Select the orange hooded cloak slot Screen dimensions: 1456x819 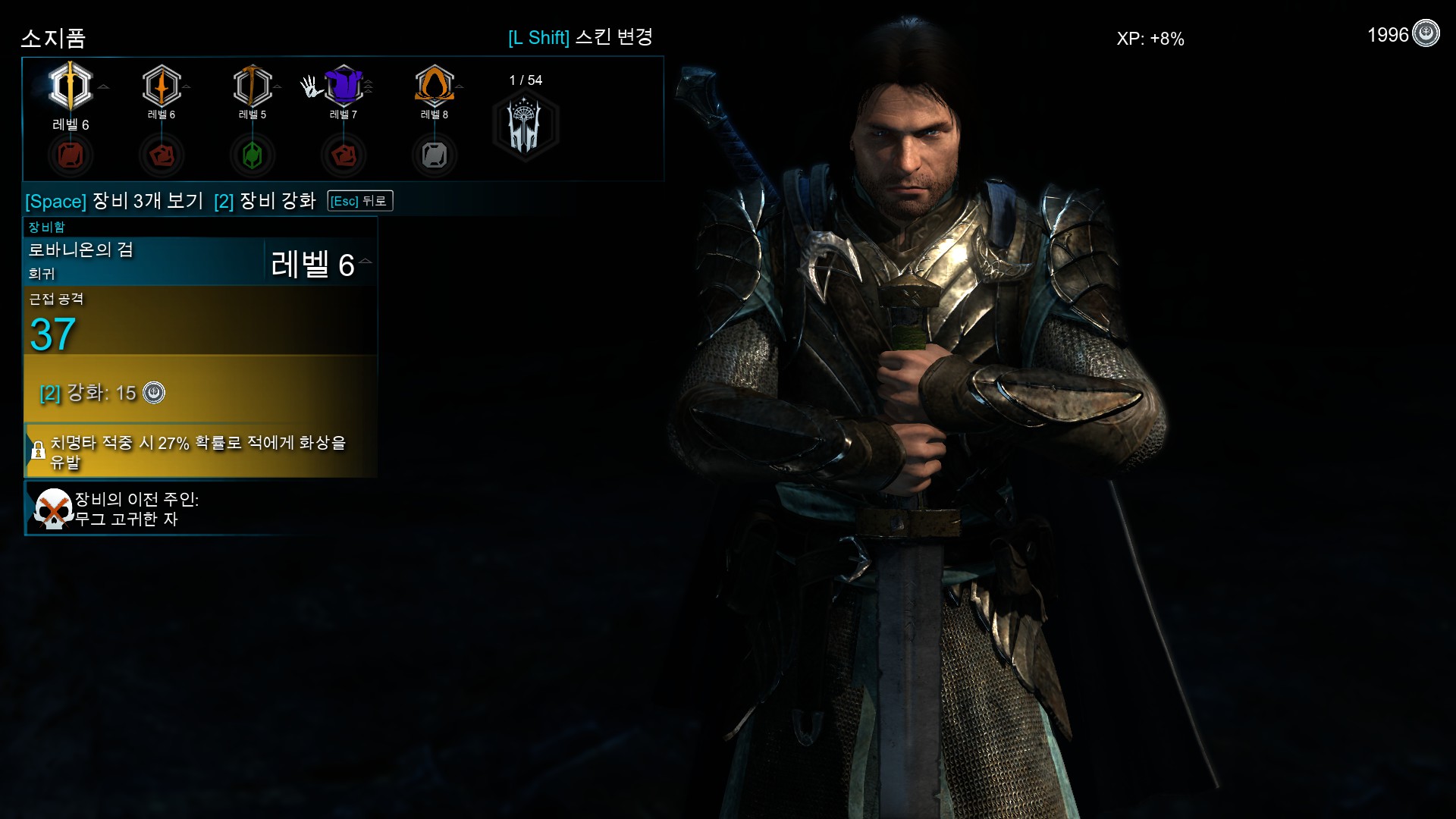tap(435, 84)
